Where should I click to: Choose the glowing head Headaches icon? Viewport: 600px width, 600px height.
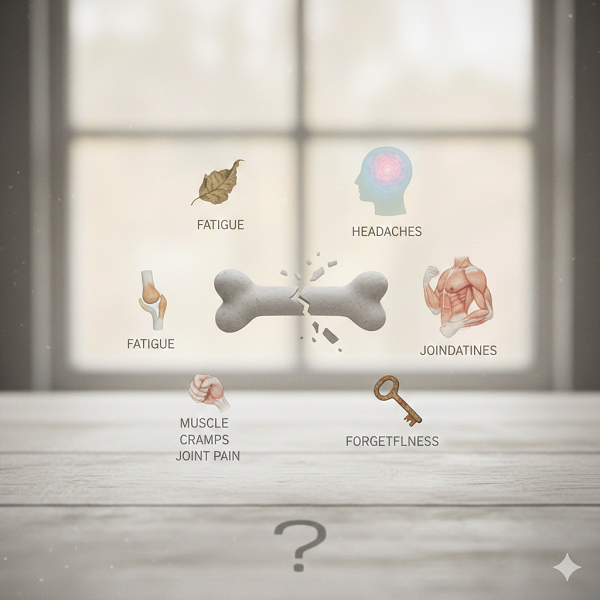383,181
